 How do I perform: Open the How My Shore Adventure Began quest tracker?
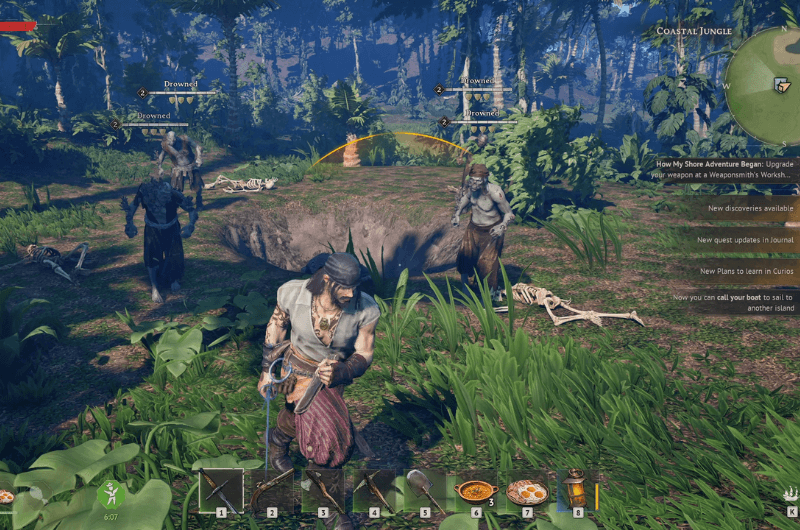click(726, 168)
